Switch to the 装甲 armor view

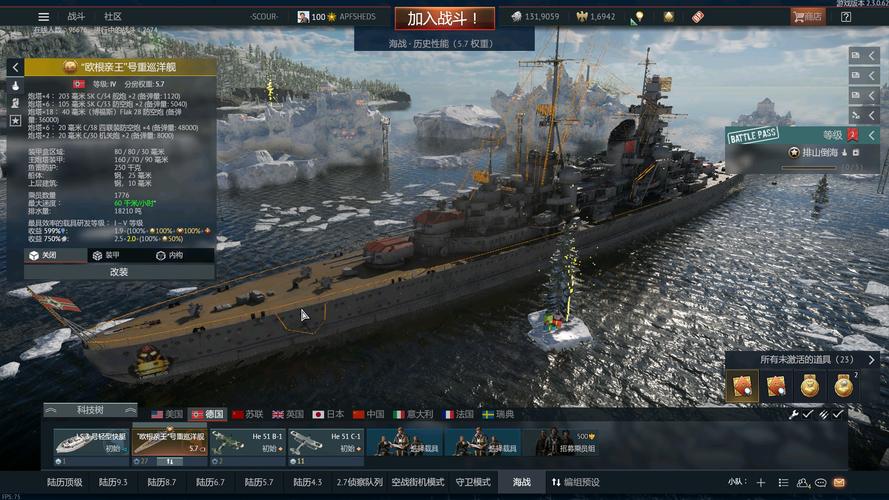(x=105, y=255)
